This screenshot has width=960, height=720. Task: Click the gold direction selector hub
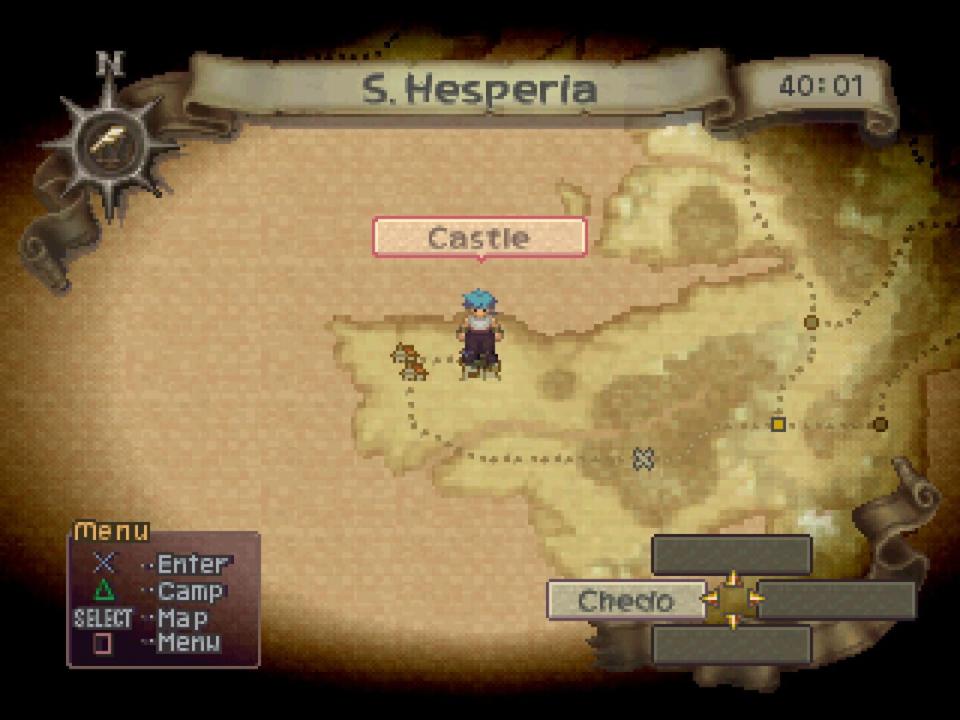click(x=733, y=600)
